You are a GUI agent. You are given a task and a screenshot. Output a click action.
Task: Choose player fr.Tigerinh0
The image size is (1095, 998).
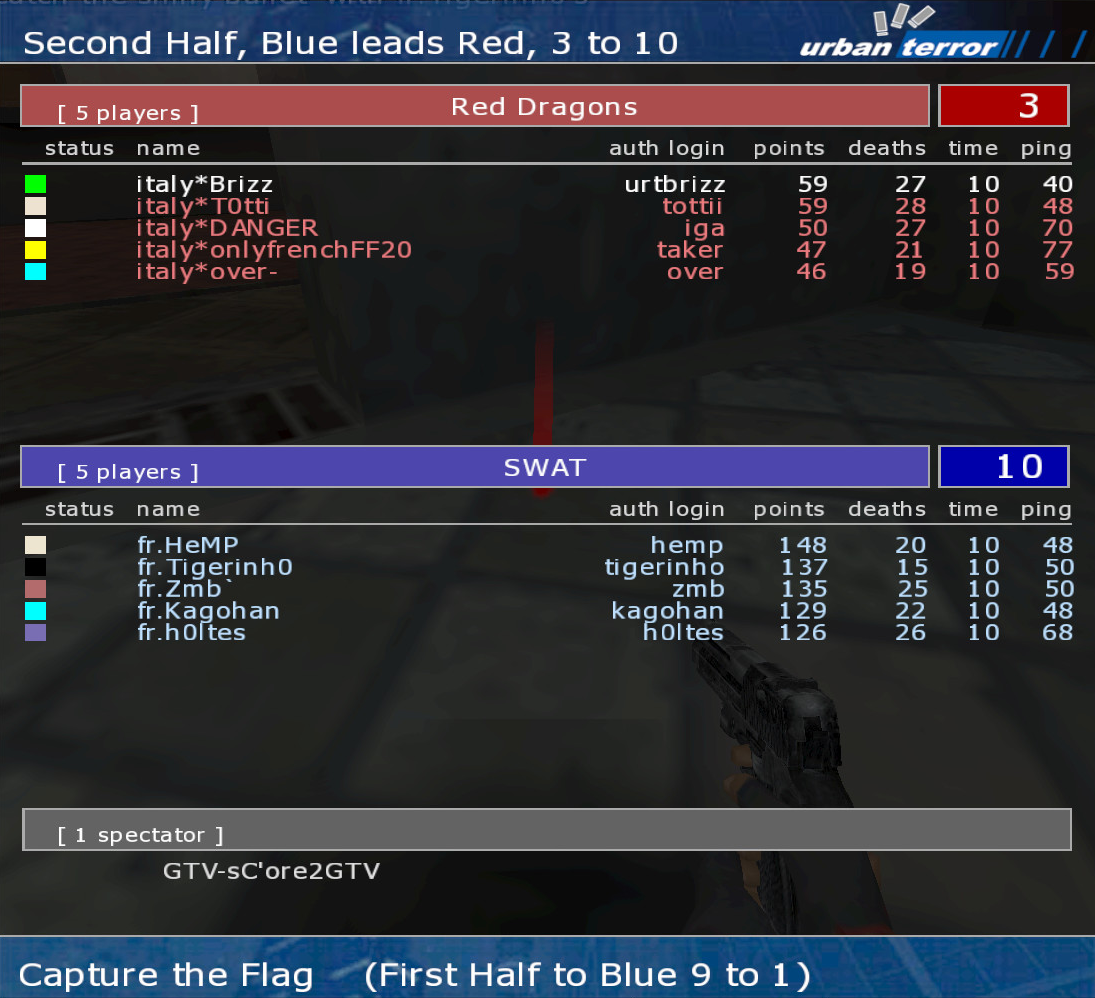tap(214, 567)
